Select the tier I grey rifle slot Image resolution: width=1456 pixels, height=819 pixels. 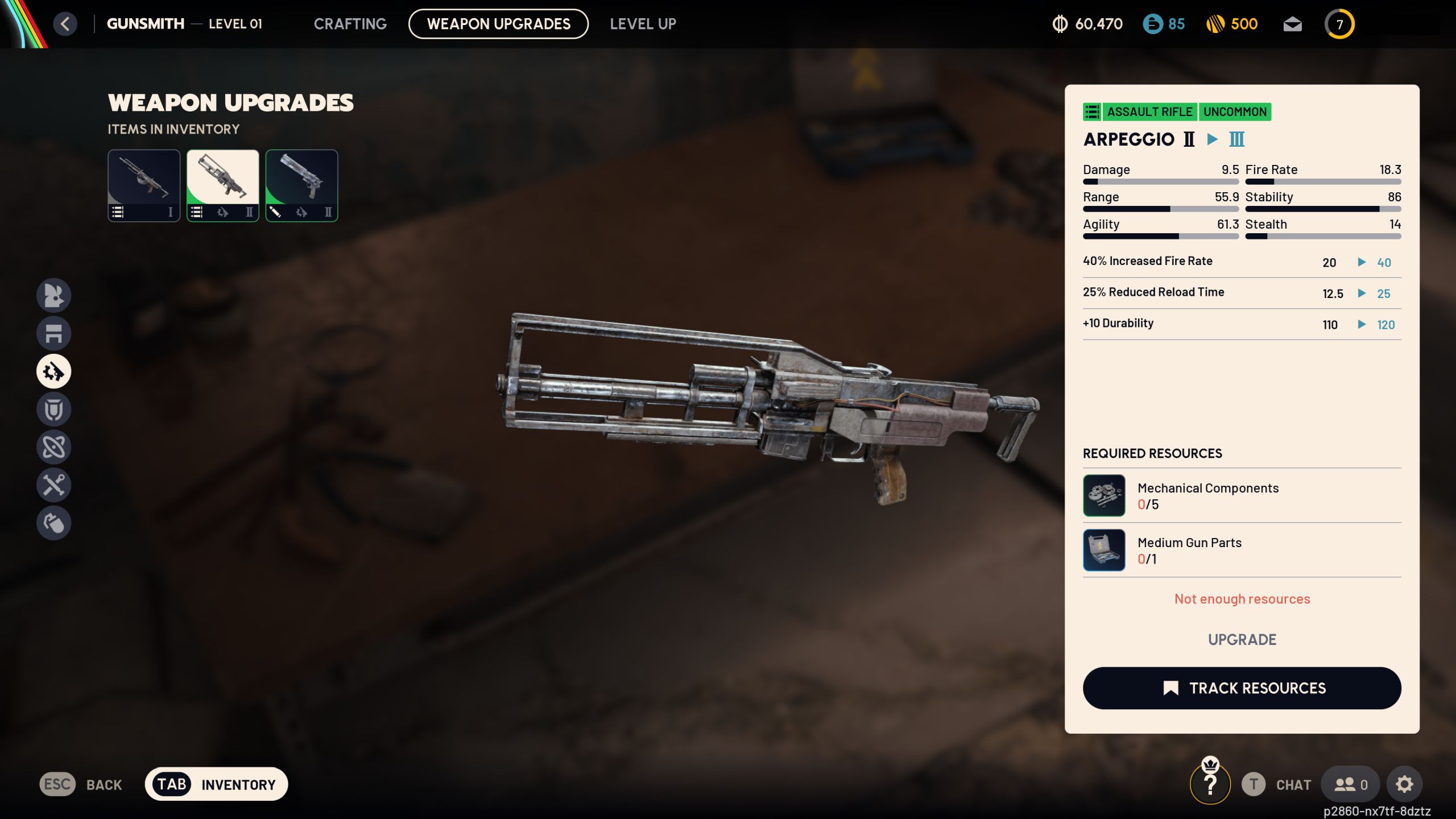click(144, 185)
